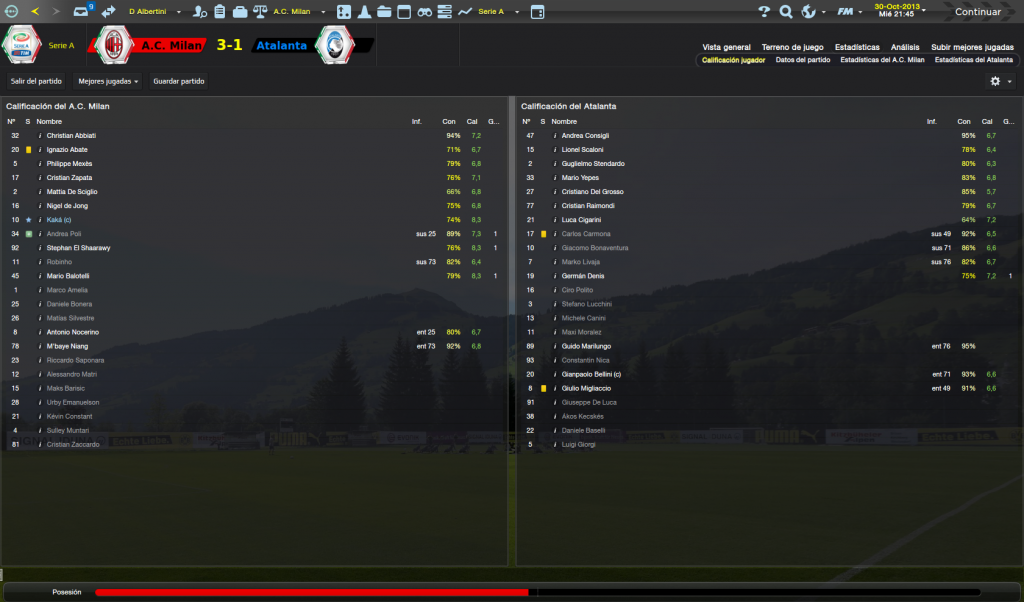Open the Mejores jugadas dropdown
The width and height of the screenshot is (1024, 602).
coord(108,81)
